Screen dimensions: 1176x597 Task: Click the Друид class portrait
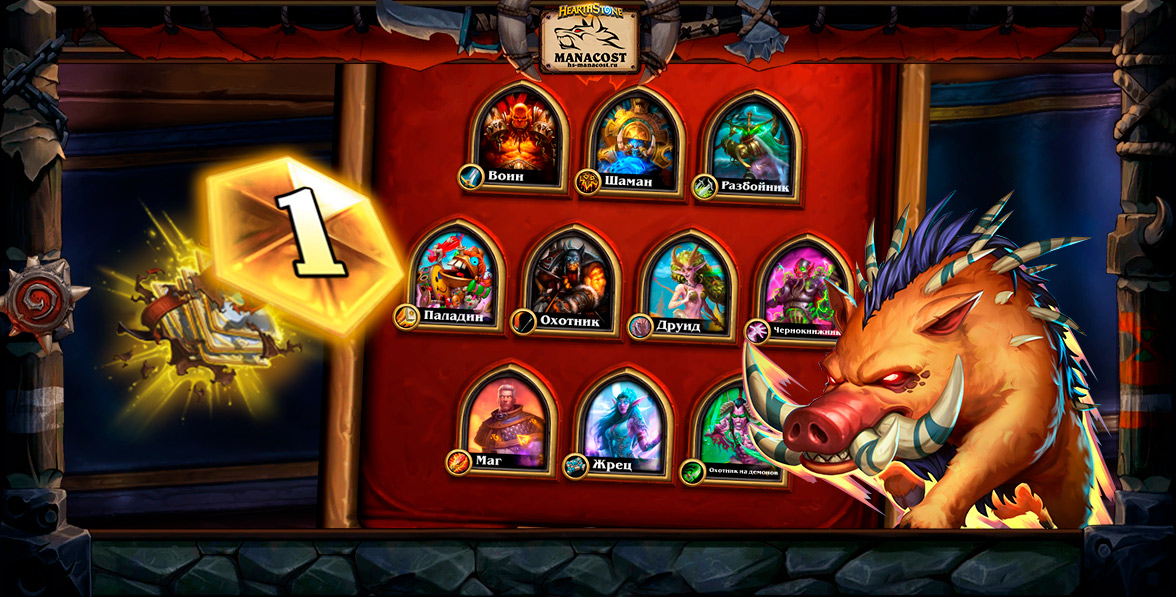pyautogui.click(x=687, y=284)
